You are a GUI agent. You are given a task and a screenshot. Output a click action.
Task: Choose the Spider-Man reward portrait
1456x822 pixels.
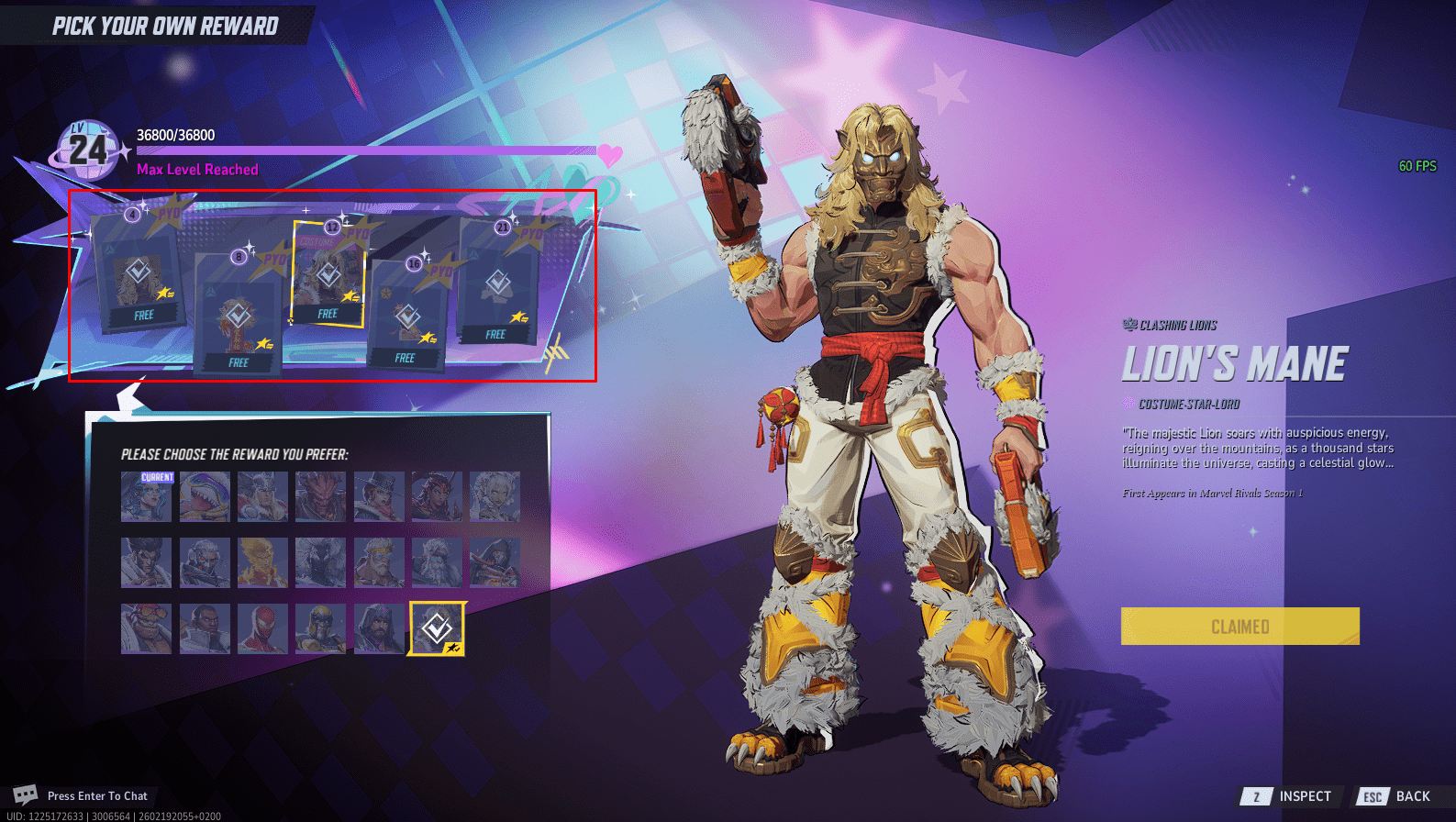pyautogui.click(x=262, y=628)
